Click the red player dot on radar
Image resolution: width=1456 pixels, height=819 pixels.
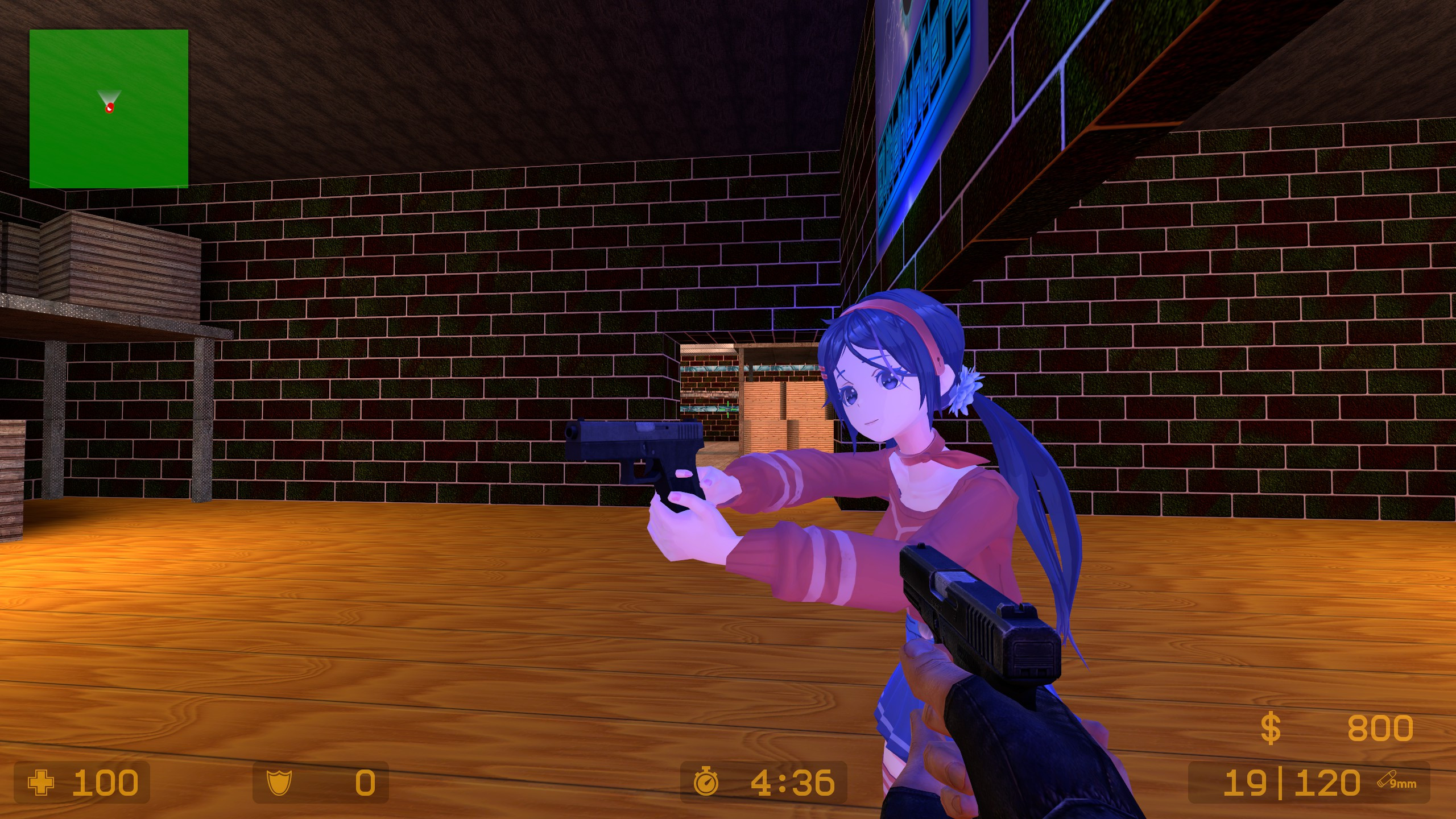click(109, 107)
